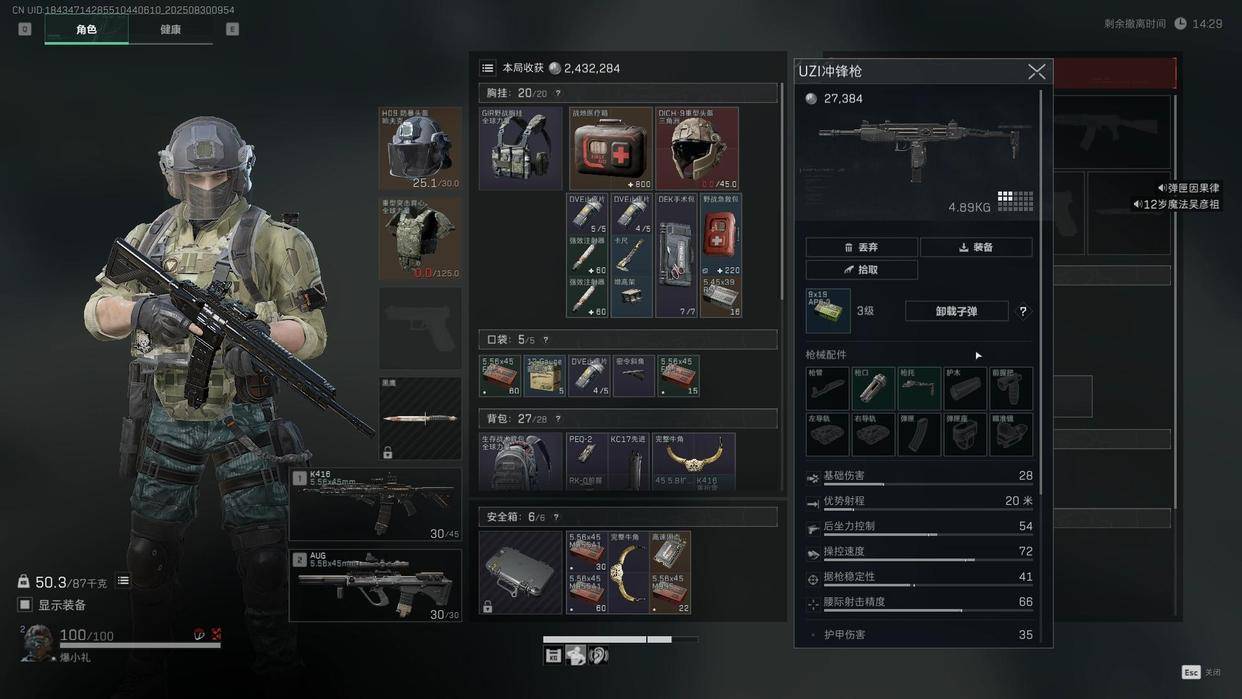
Task: Select the AUG rifle weapon slot
Action: tap(375, 585)
